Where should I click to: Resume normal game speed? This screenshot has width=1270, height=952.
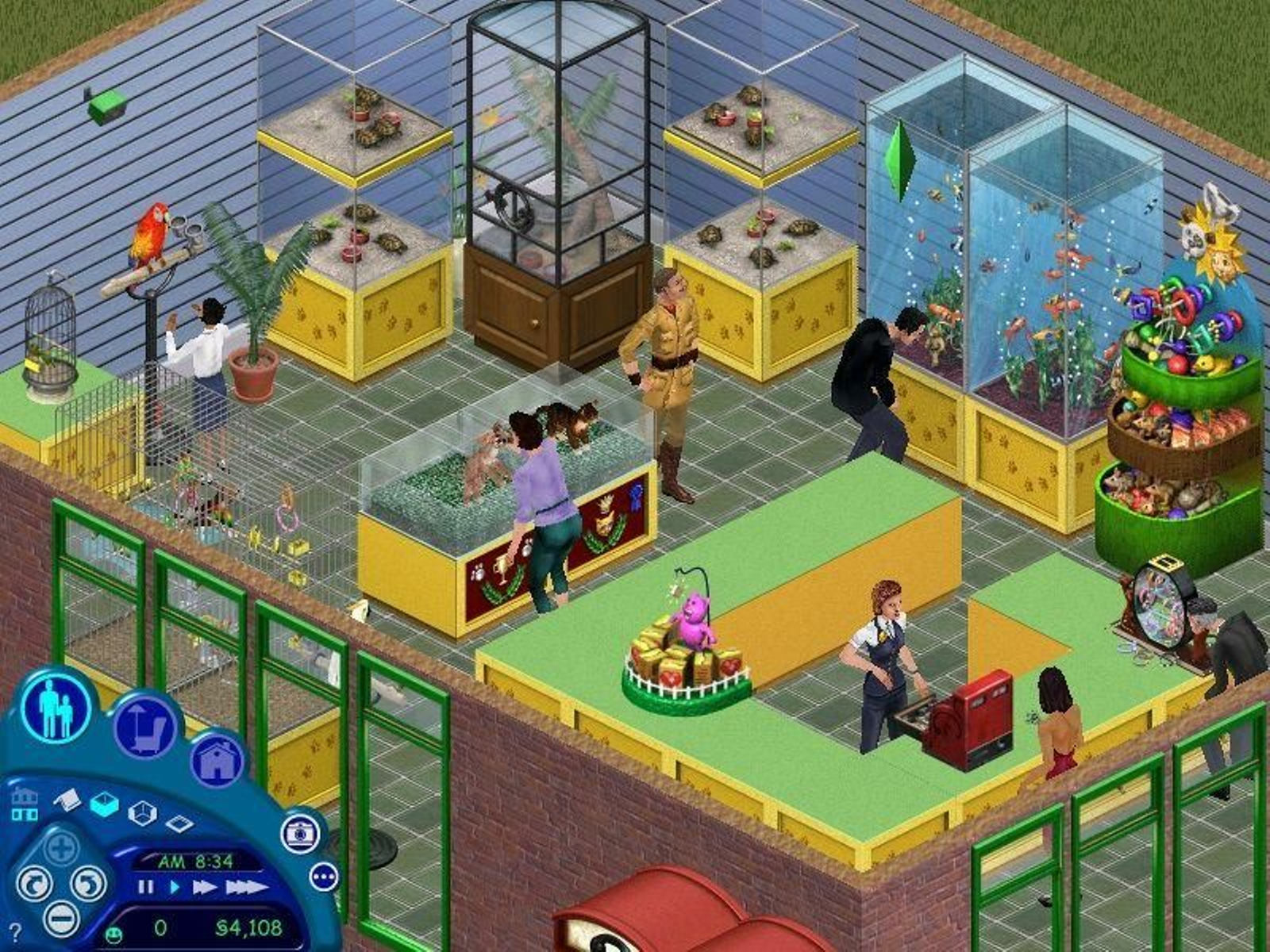tap(175, 887)
